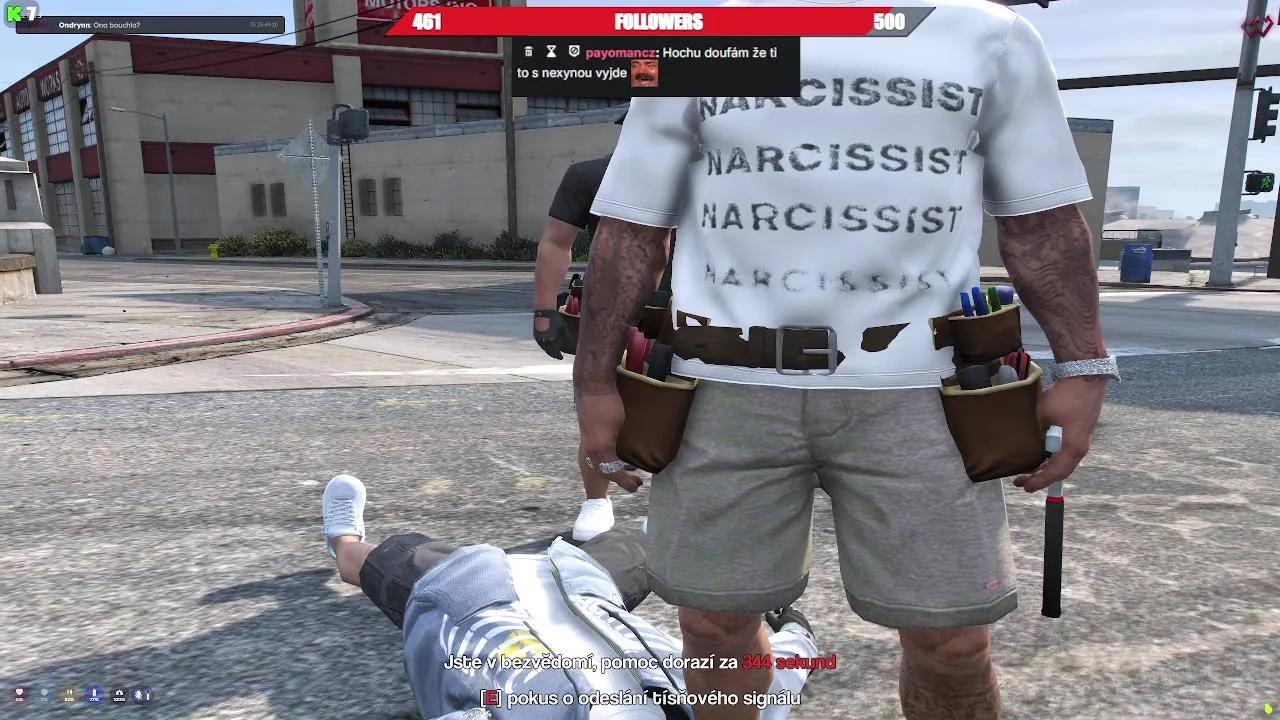Click the follower count showing 461

427,21
